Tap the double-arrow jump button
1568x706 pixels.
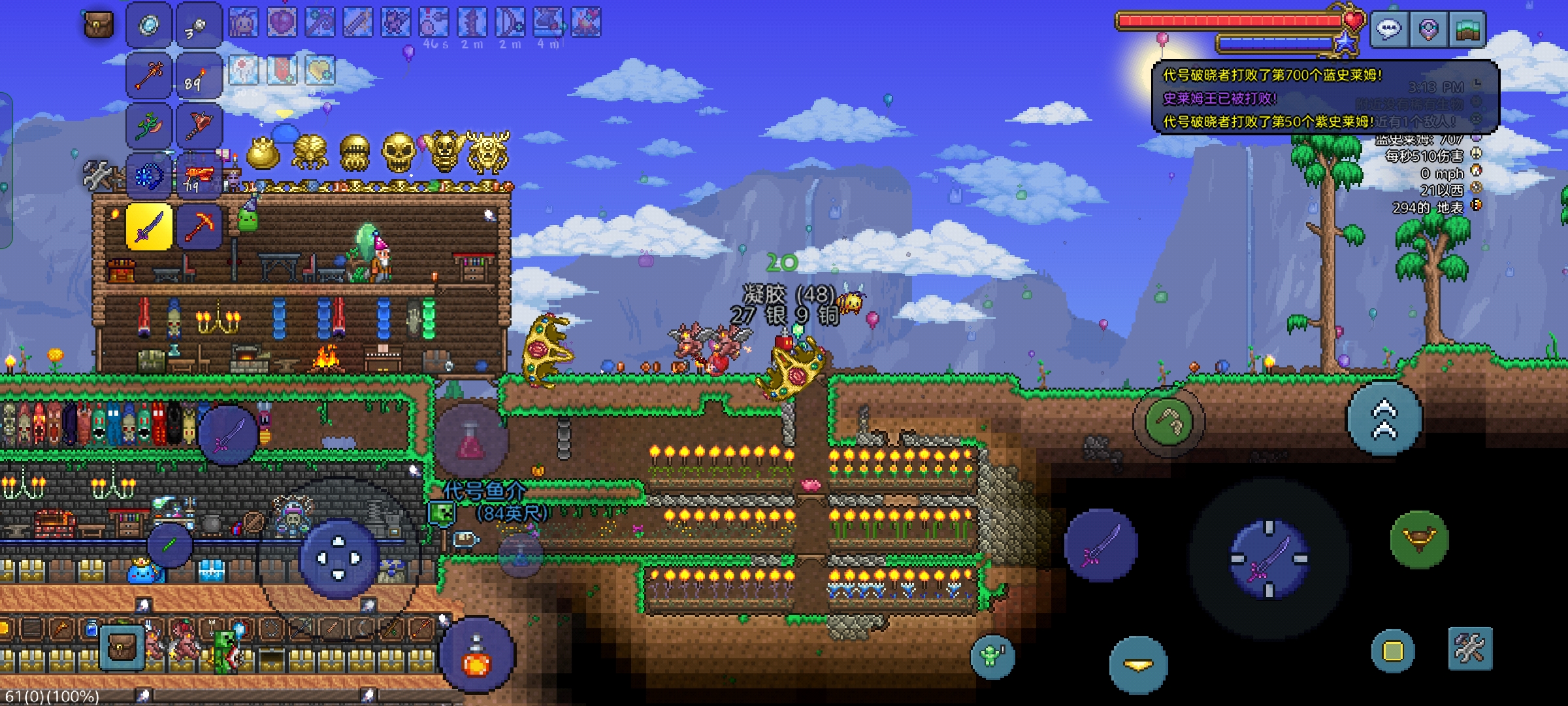tap(1384, 419)
